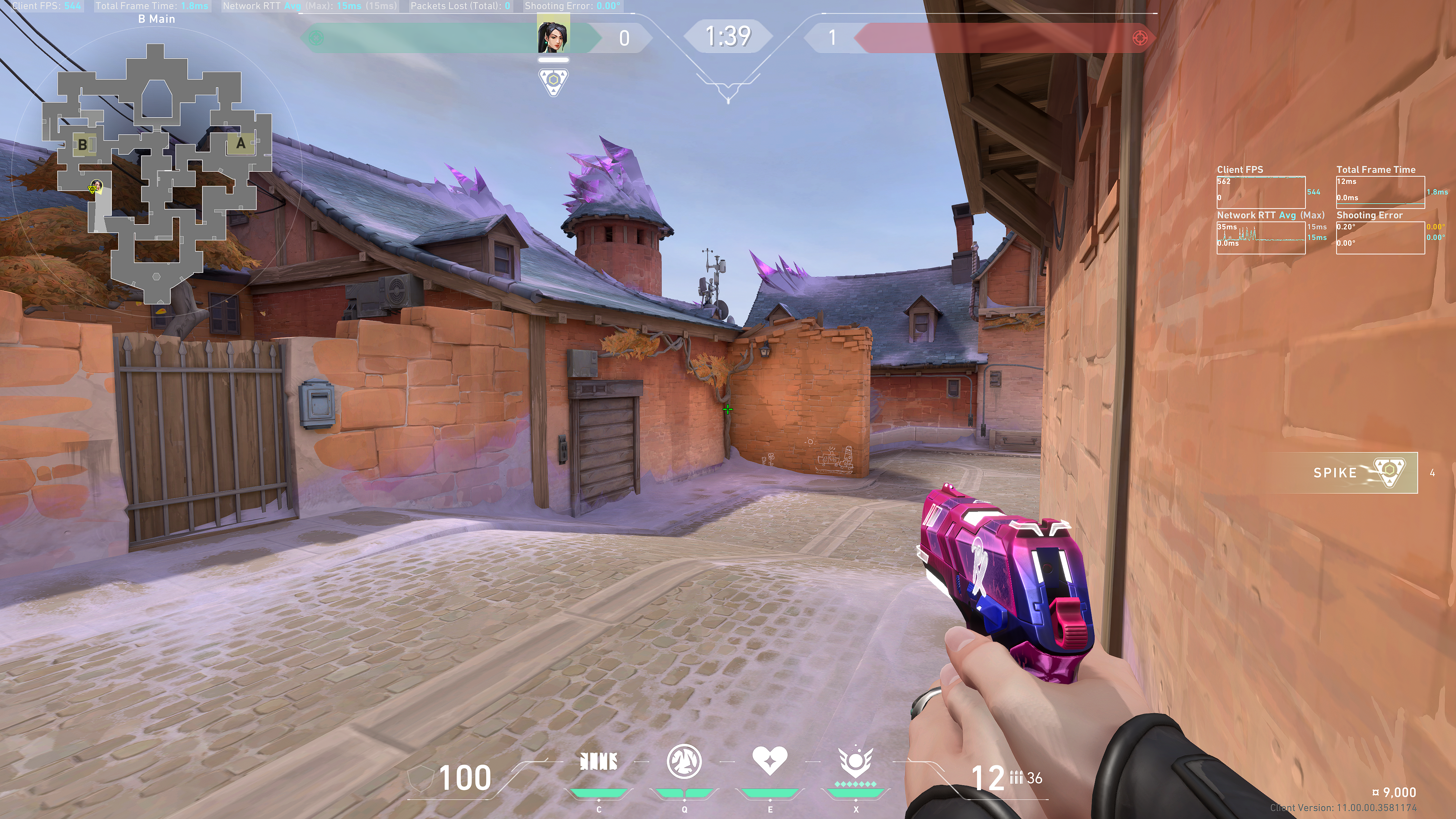This screenshot has height=819, width=1456.
Task: Click the Network RTT graph
Action: click(x=1260, y=237)
